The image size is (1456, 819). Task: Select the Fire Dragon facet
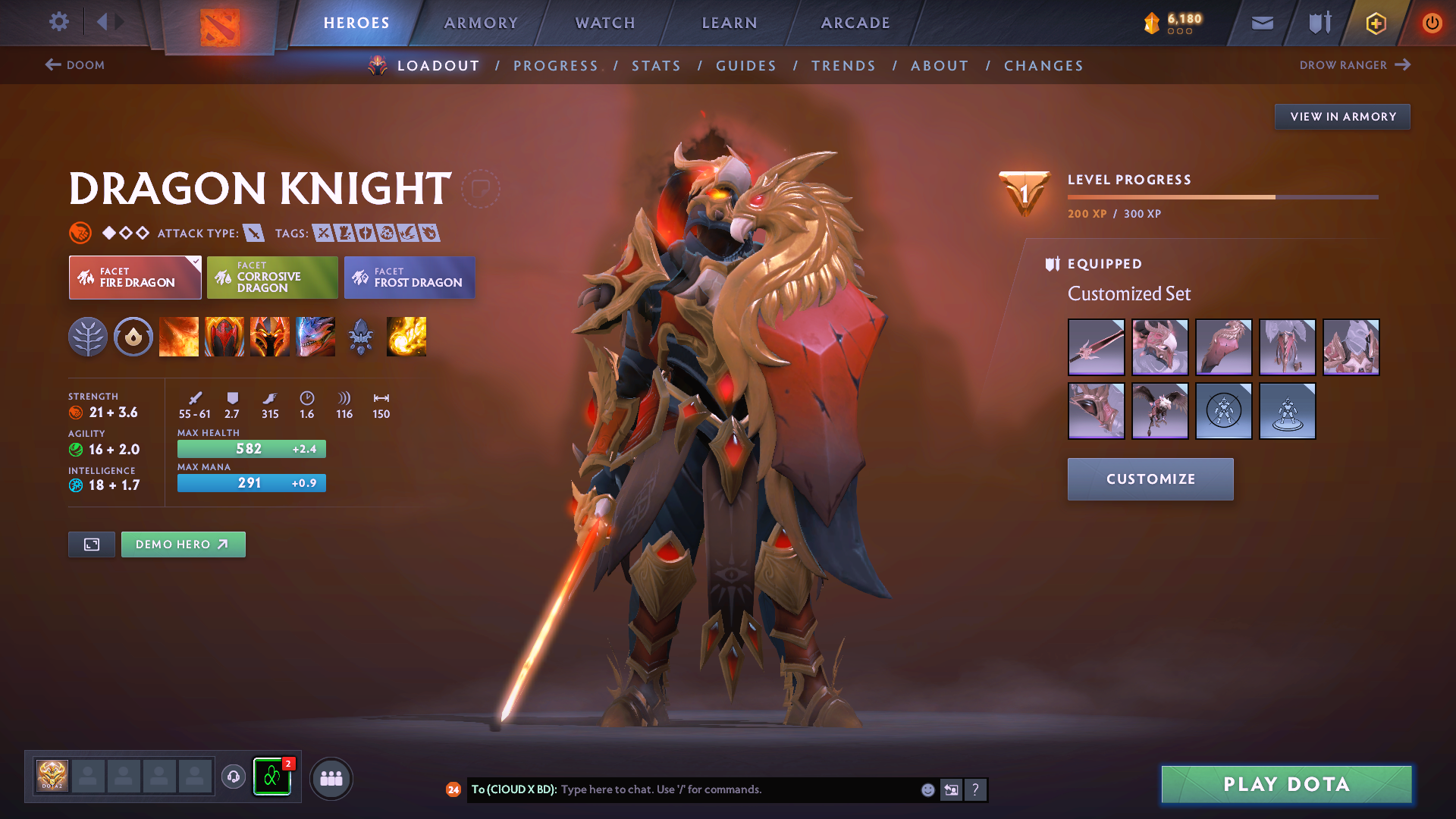134,278
